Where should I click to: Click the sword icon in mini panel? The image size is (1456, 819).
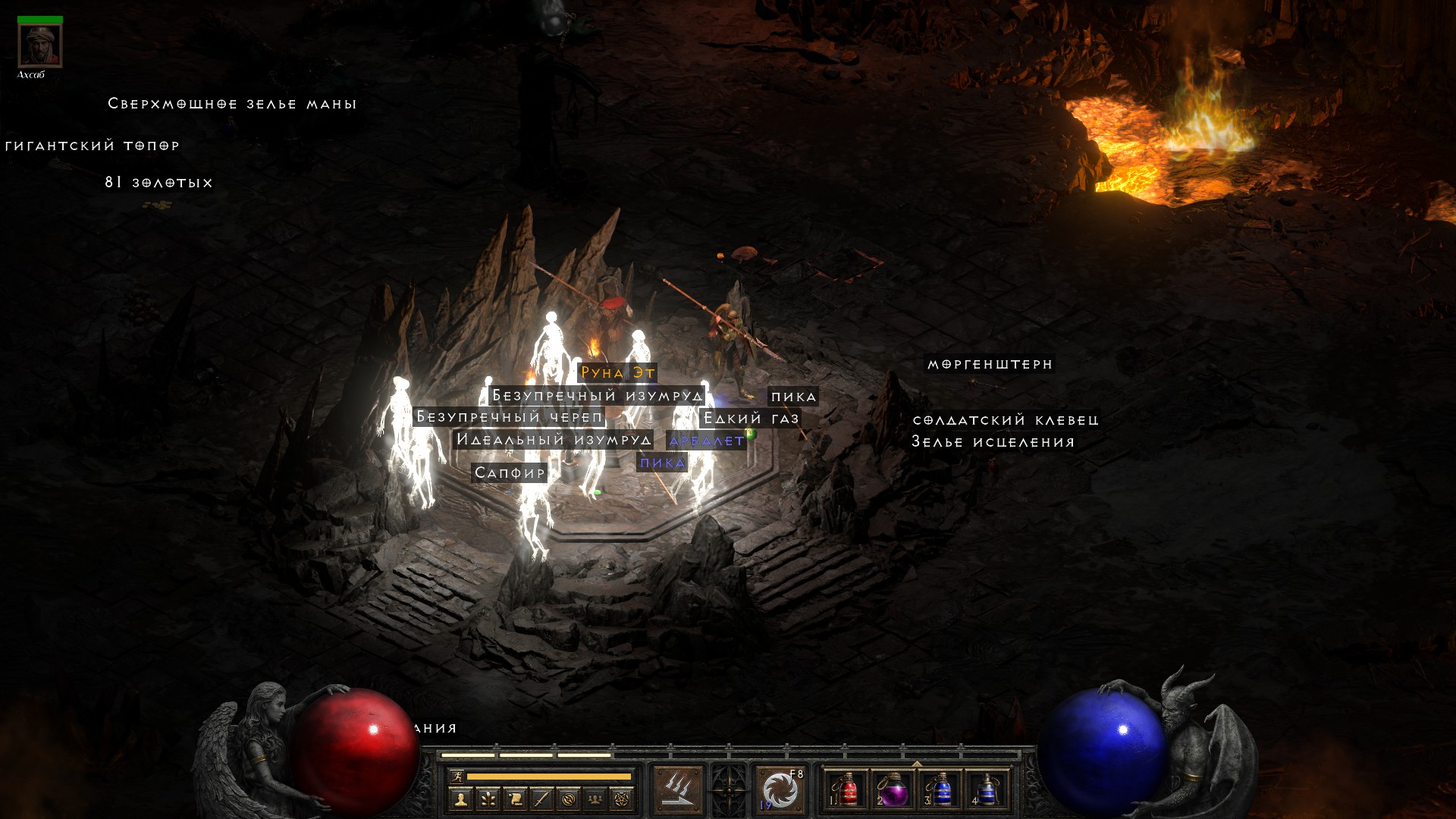point(541,799)
